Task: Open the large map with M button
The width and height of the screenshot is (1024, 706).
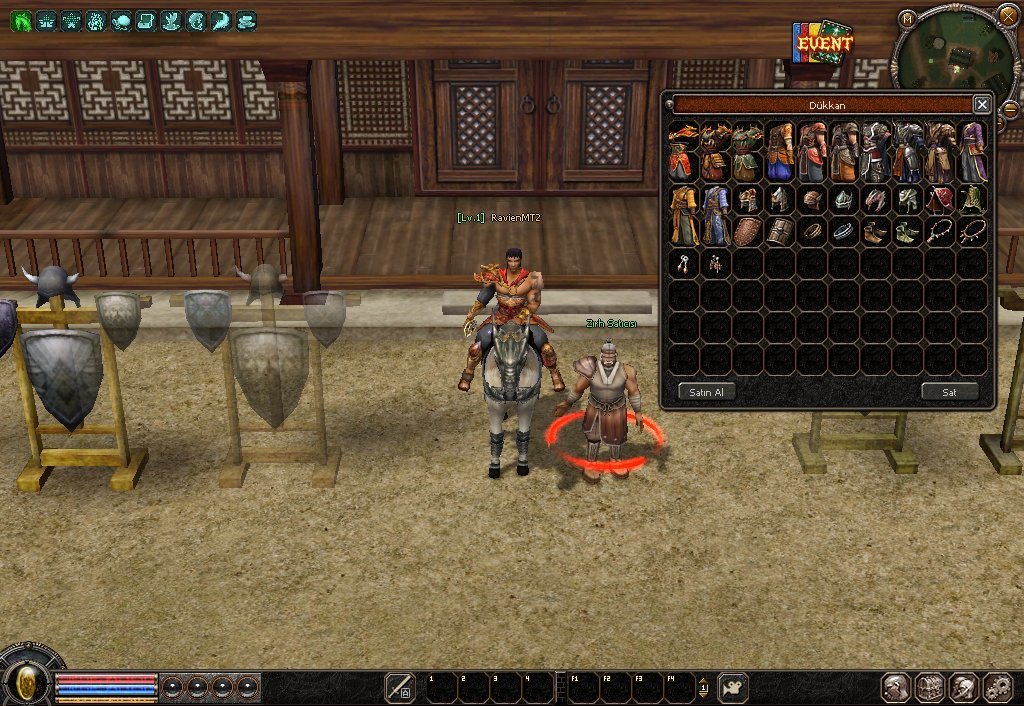Action: coord(907,18)
